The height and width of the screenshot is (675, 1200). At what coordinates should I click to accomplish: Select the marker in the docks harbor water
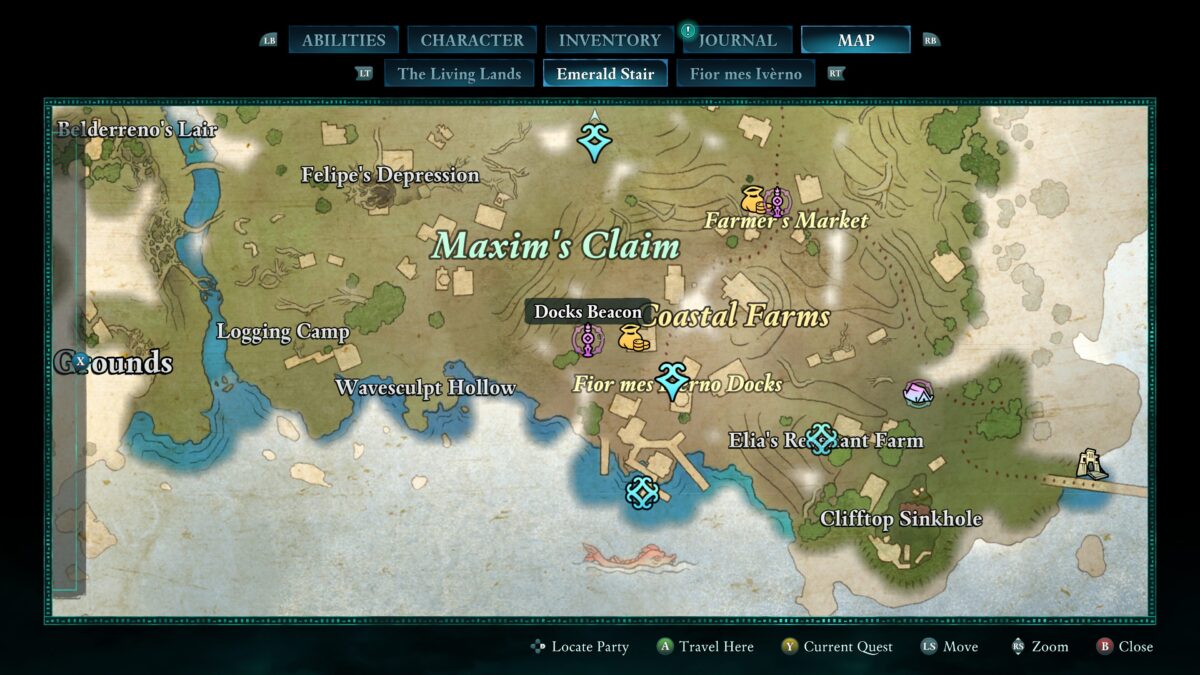point(641,492)
